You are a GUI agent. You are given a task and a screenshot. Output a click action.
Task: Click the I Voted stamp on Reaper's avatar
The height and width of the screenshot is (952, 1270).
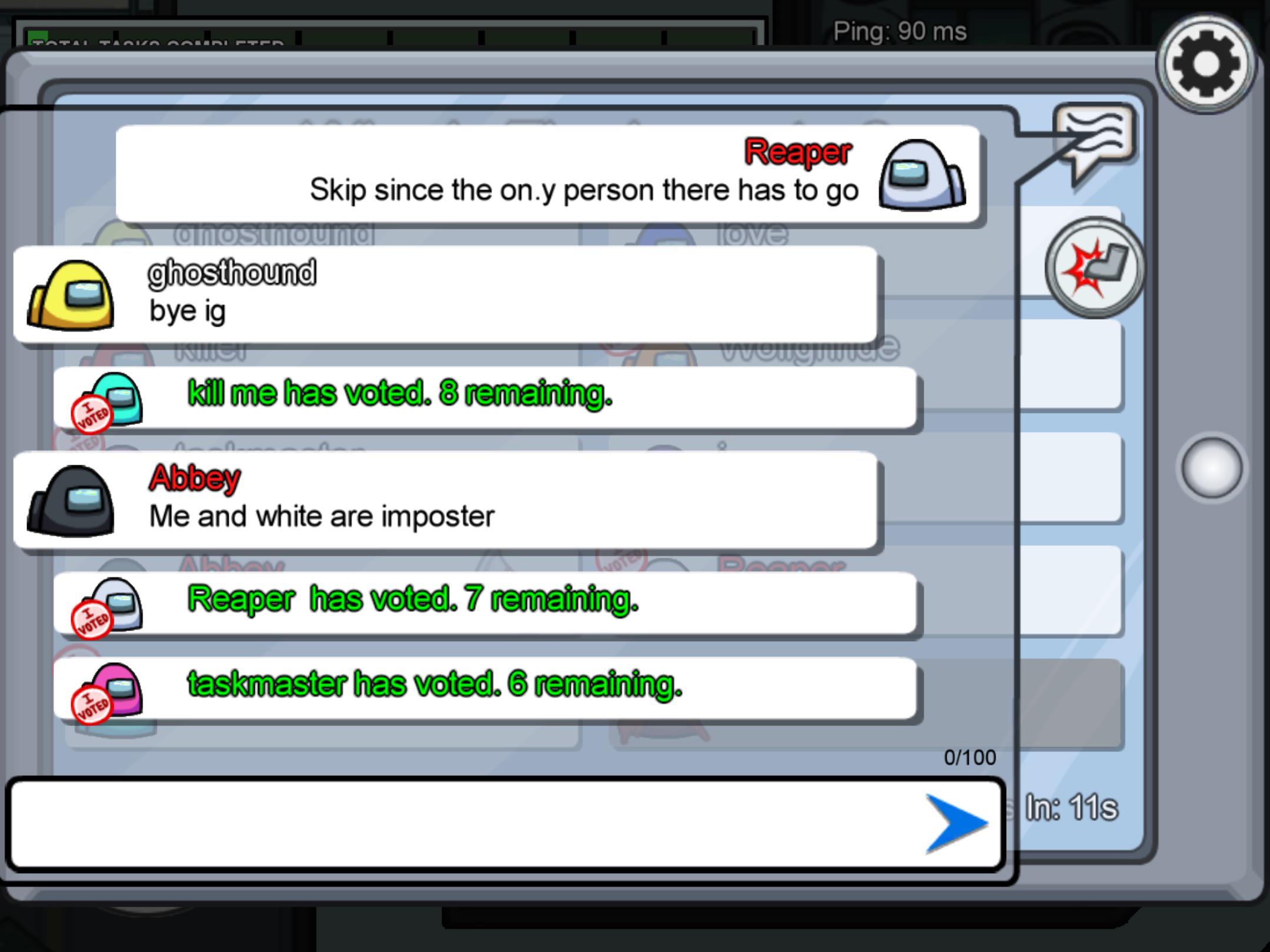click(91, 617)
